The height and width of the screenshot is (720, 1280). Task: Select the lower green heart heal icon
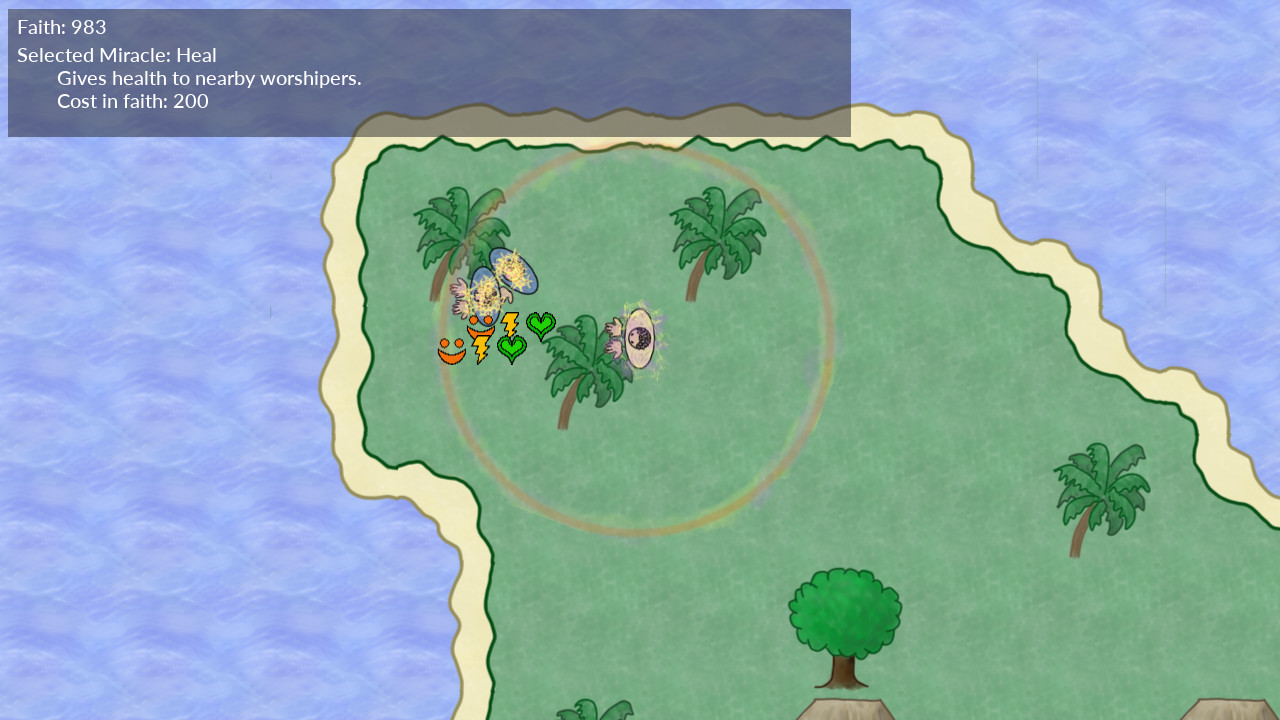coord(511,349)
